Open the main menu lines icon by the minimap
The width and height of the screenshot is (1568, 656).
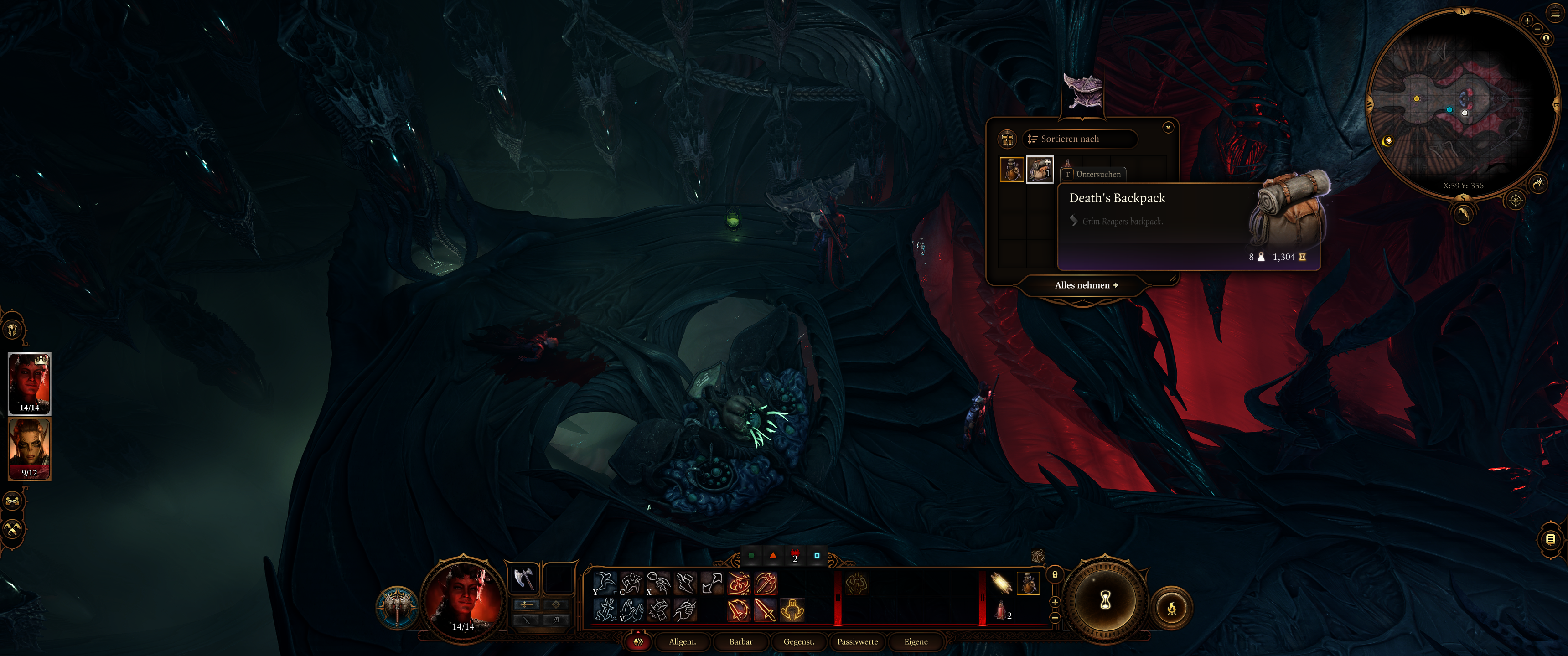[1555, 12]
